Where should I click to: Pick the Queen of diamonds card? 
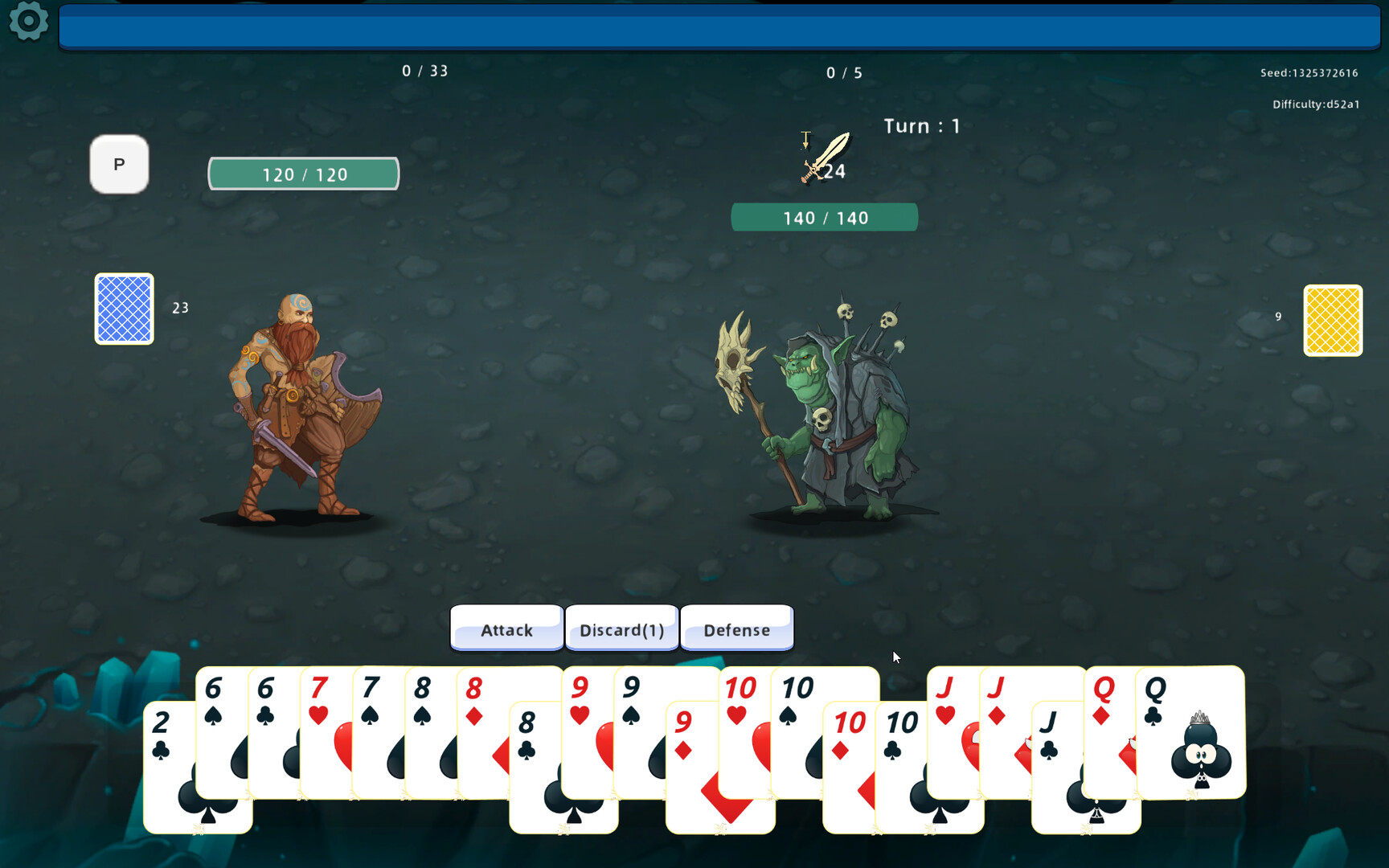pyautogui.click(x=1107, y=723)
